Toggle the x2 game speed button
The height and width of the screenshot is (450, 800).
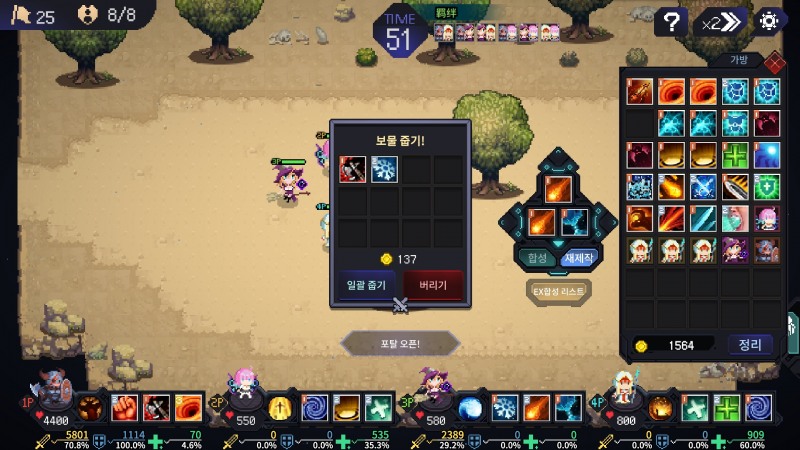tap(722, 22)
